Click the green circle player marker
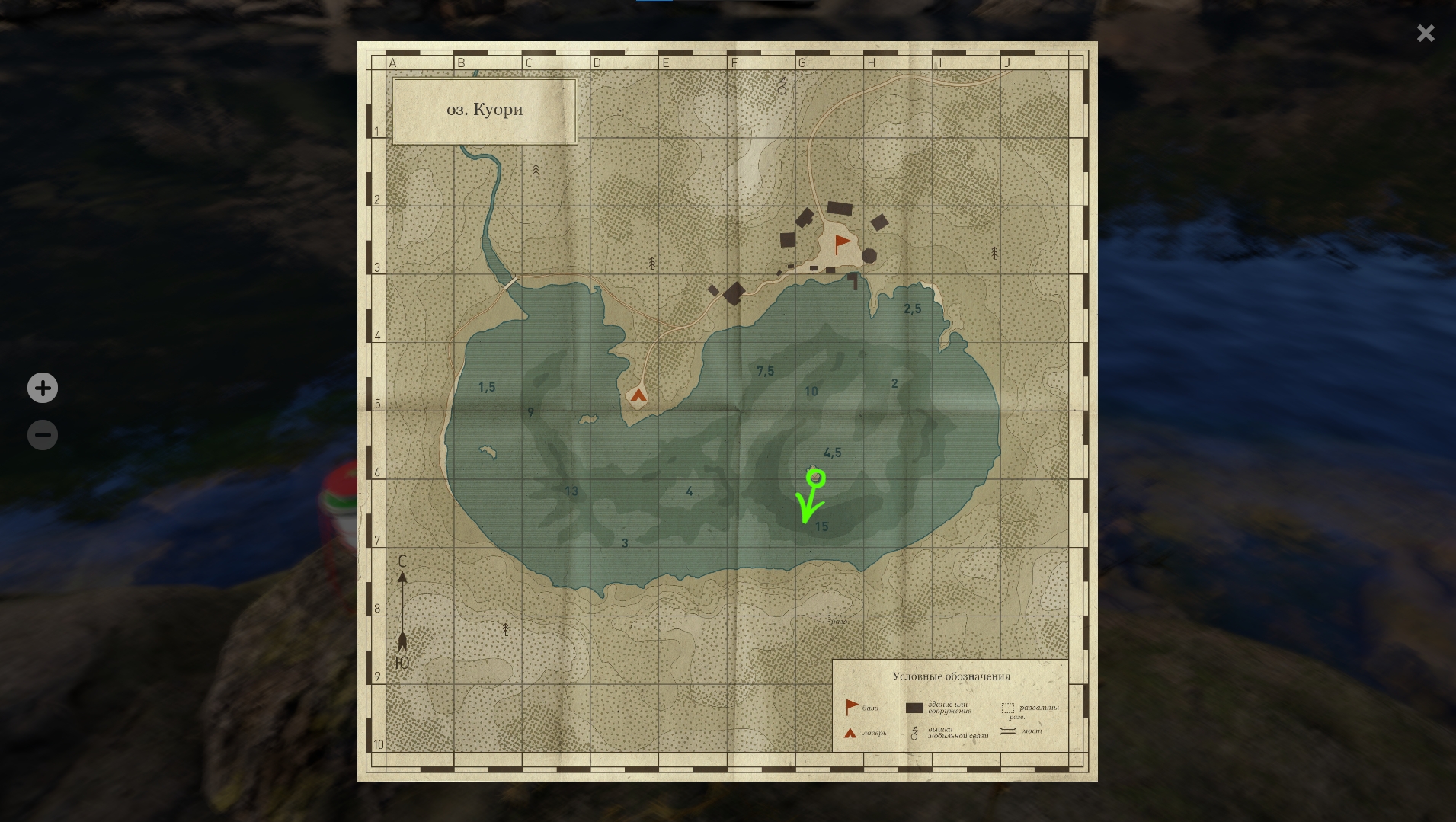 pyautogui.click(x=816, y=478)
